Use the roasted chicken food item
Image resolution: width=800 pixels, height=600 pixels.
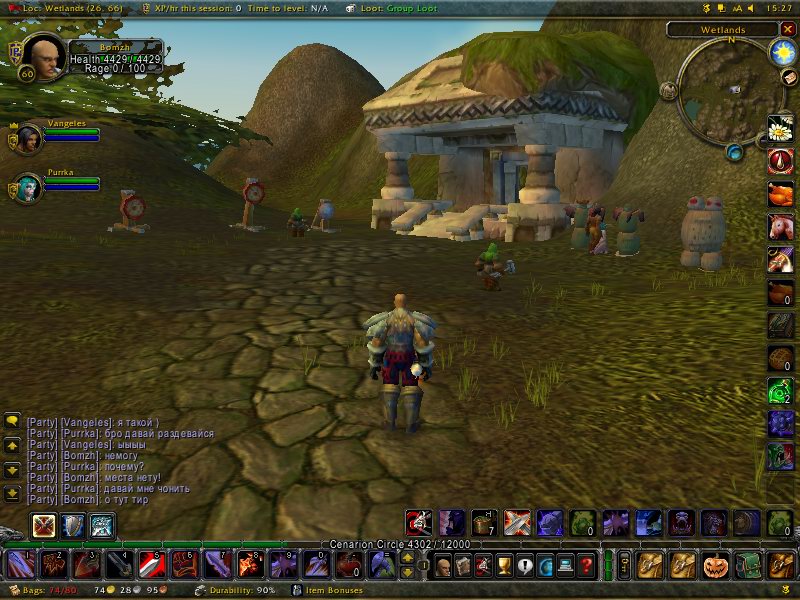(780, 194)
